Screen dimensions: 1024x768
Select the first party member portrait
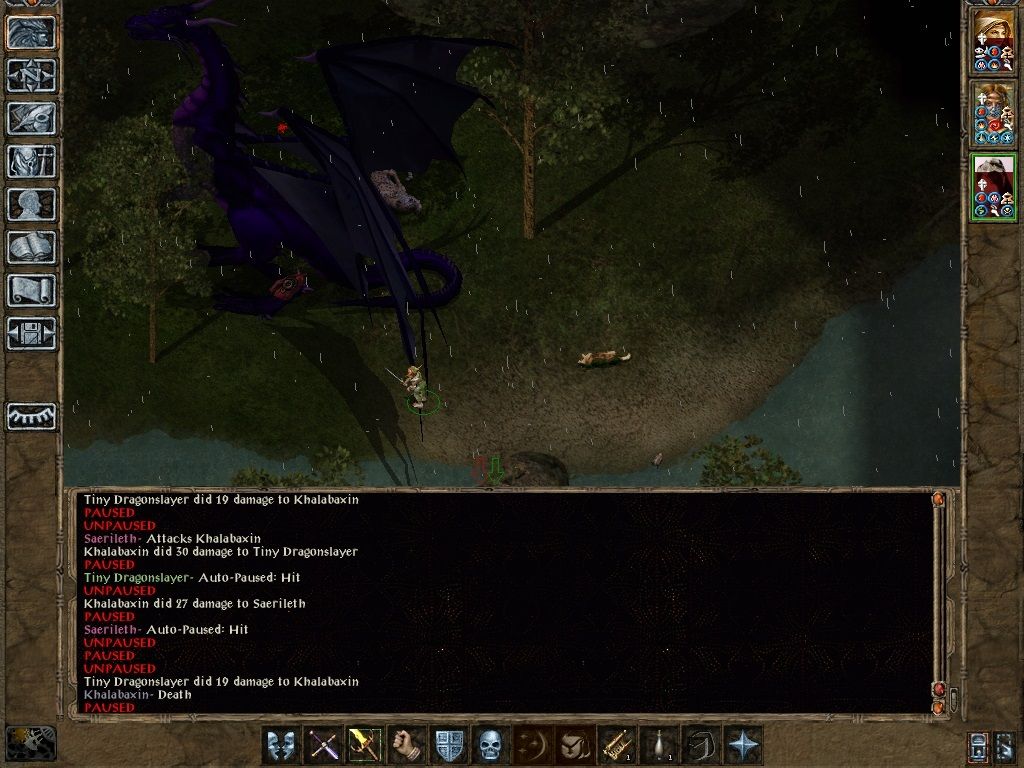click(x=994, y=42)
